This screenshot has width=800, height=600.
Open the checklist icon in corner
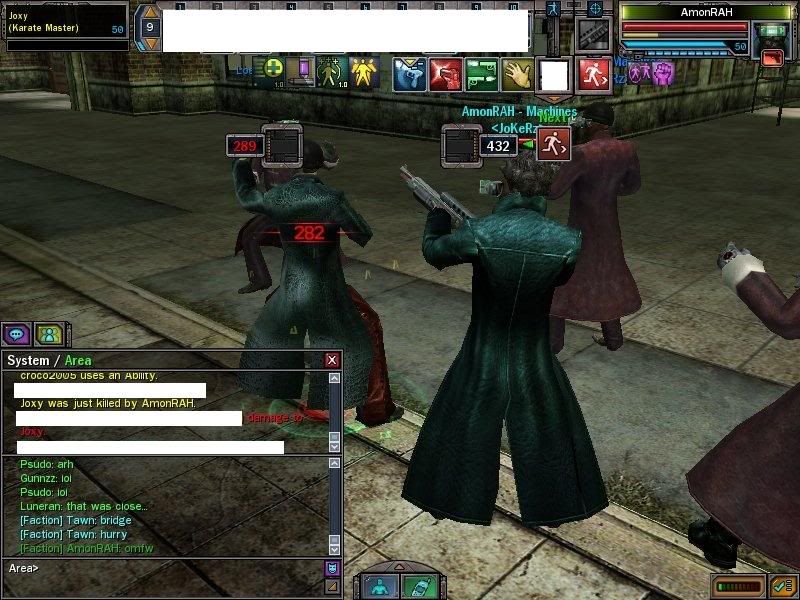[783, 585]
